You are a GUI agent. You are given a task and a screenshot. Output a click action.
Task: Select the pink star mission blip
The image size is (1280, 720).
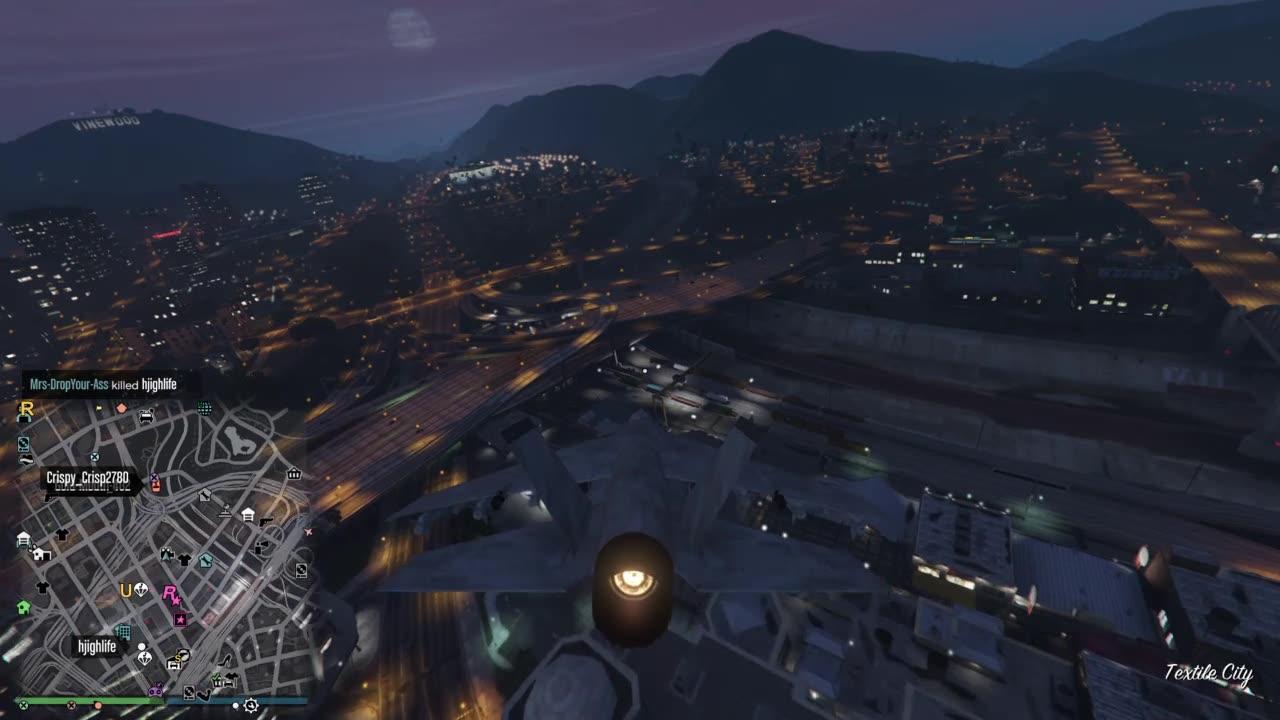181,618
